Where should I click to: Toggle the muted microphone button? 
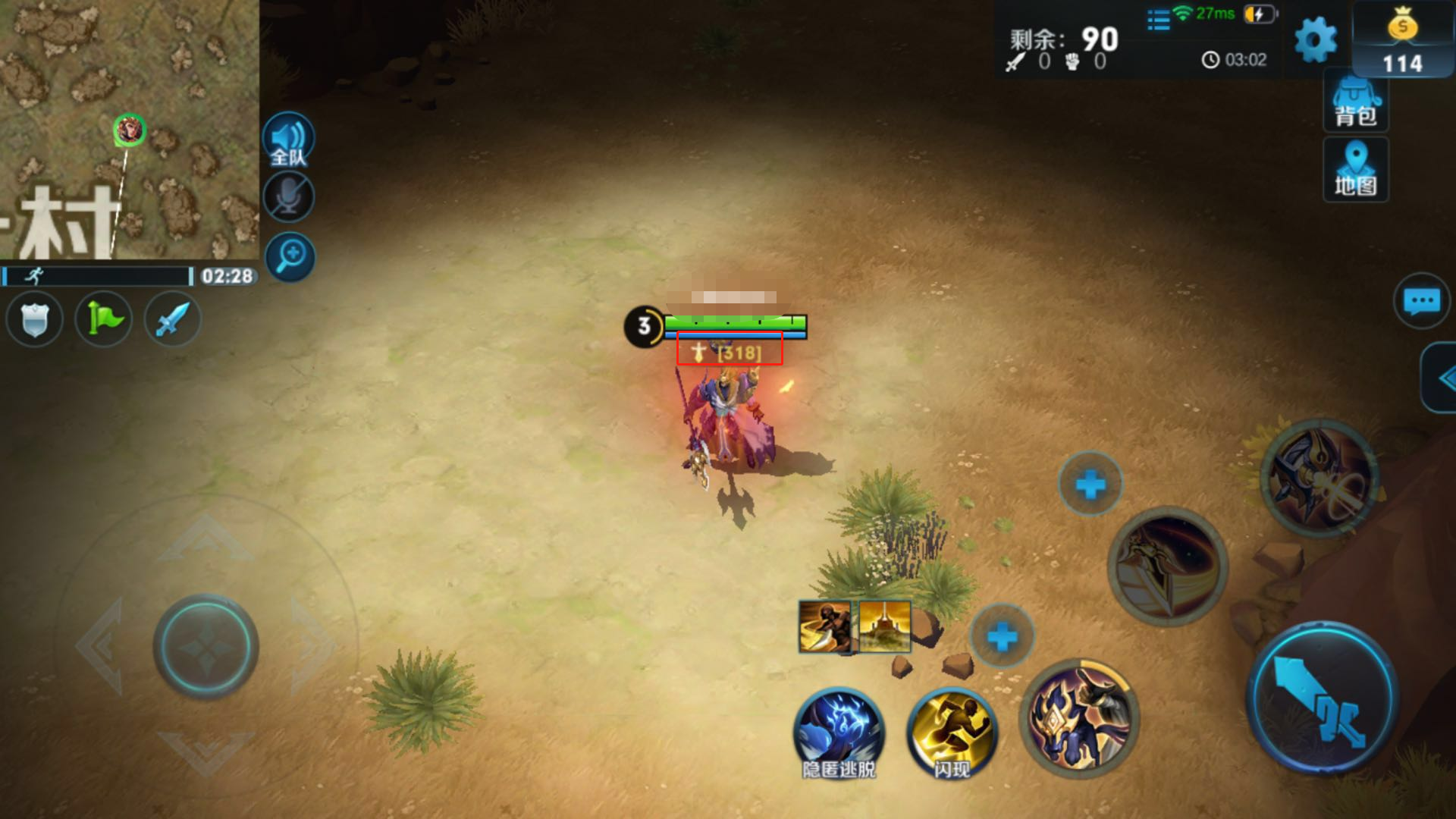click(288, 197)
